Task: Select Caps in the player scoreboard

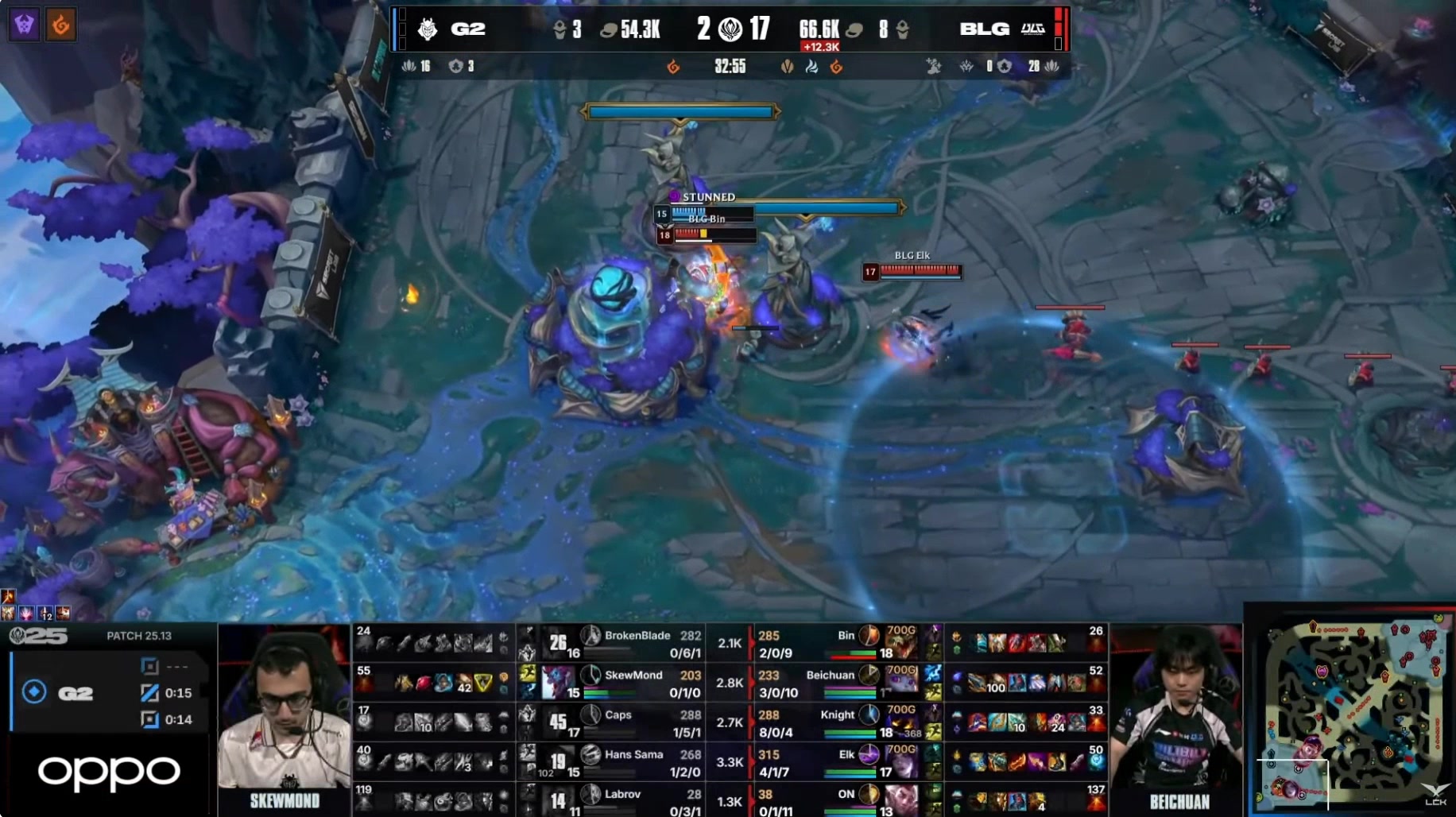Action: click(618, 722)
